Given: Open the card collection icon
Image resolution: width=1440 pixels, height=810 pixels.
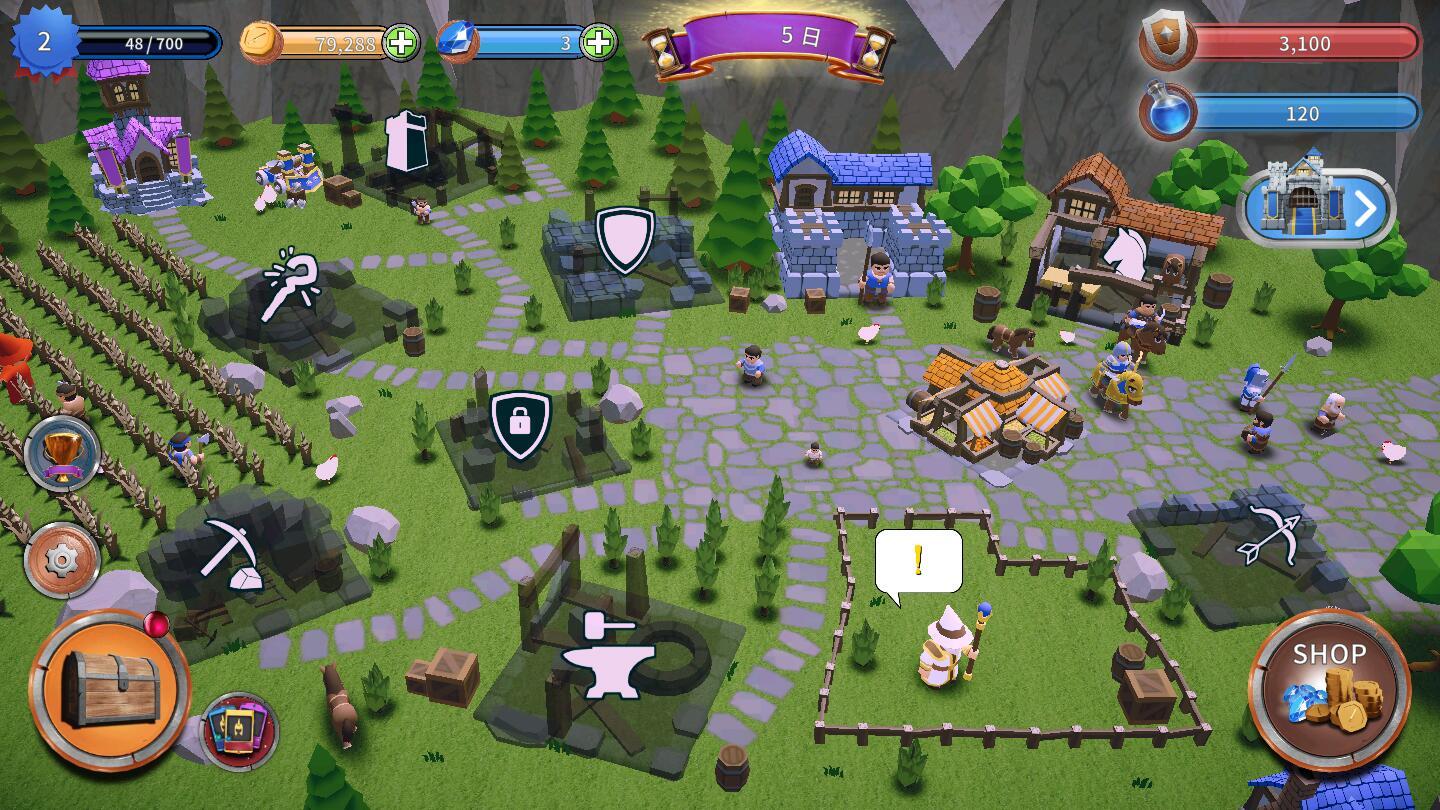Looking at the screenshot, I should tap(240, 731).
